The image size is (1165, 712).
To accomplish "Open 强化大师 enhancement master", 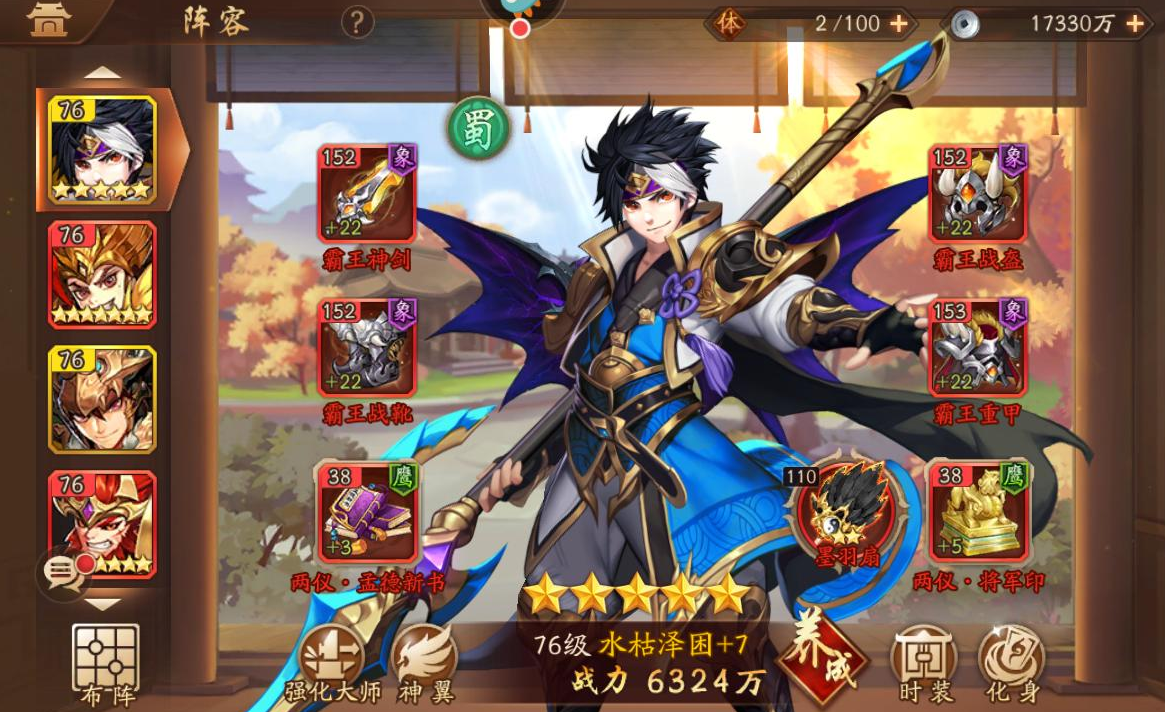I will pos(332,662).
